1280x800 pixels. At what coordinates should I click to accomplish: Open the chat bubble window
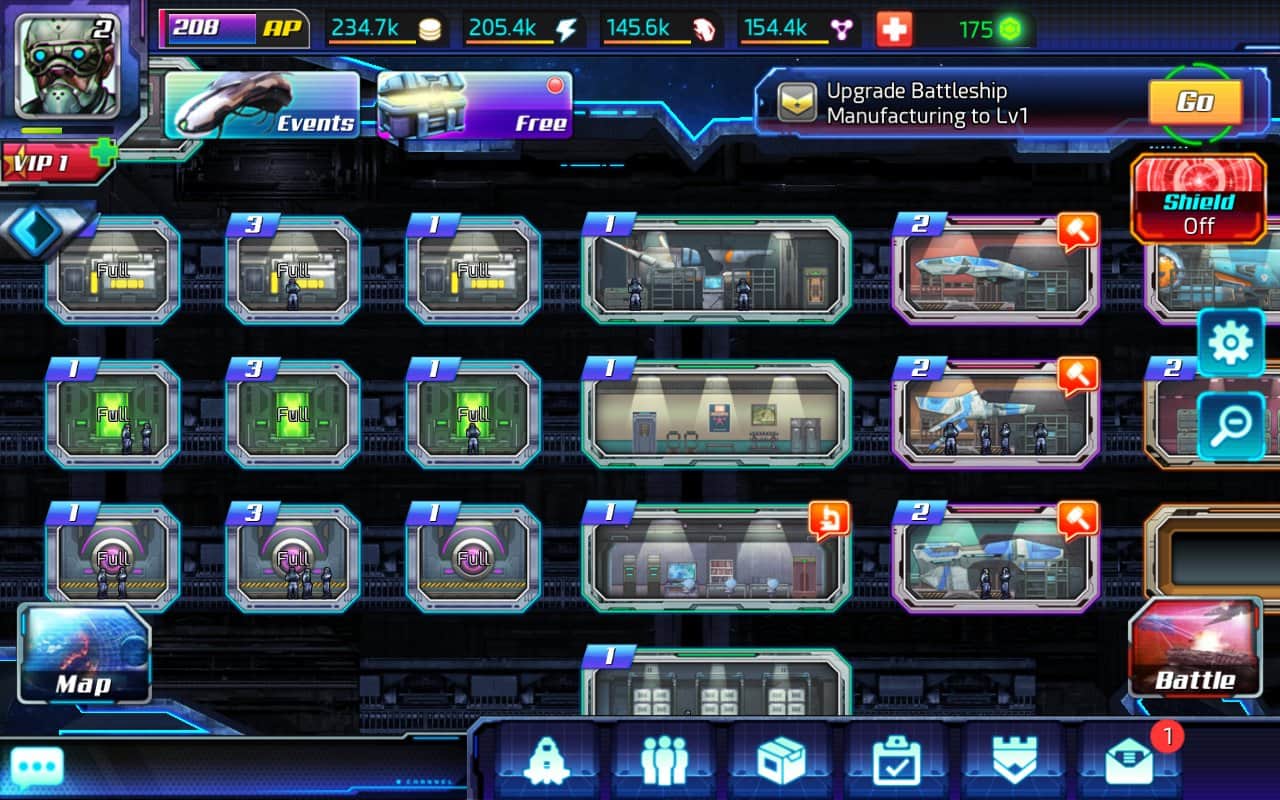click(x=37, y=768)
